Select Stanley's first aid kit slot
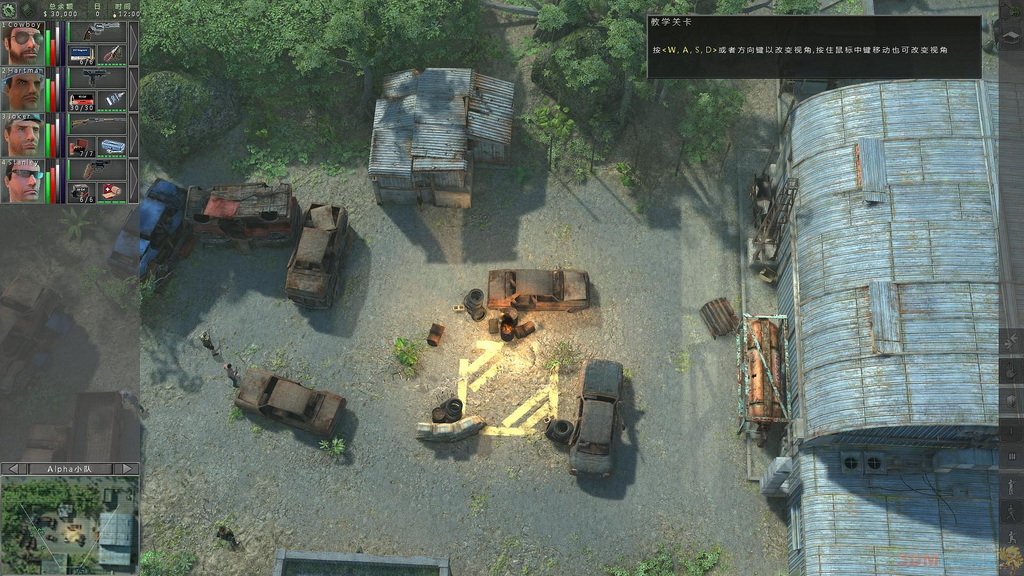This screenshot has height=576, width=1024. 112,192
